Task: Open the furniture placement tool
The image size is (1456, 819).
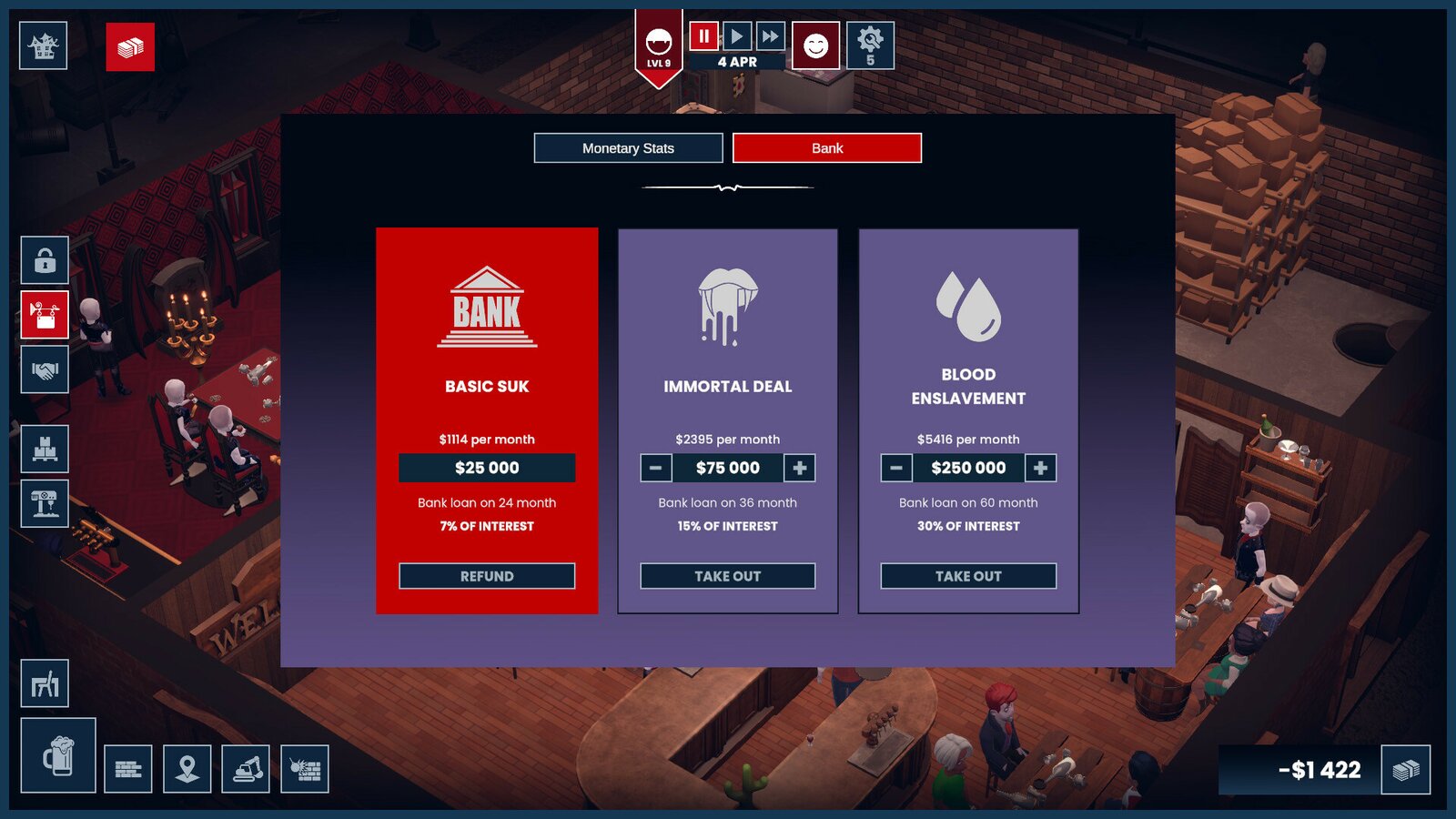Action: point(43,682)
